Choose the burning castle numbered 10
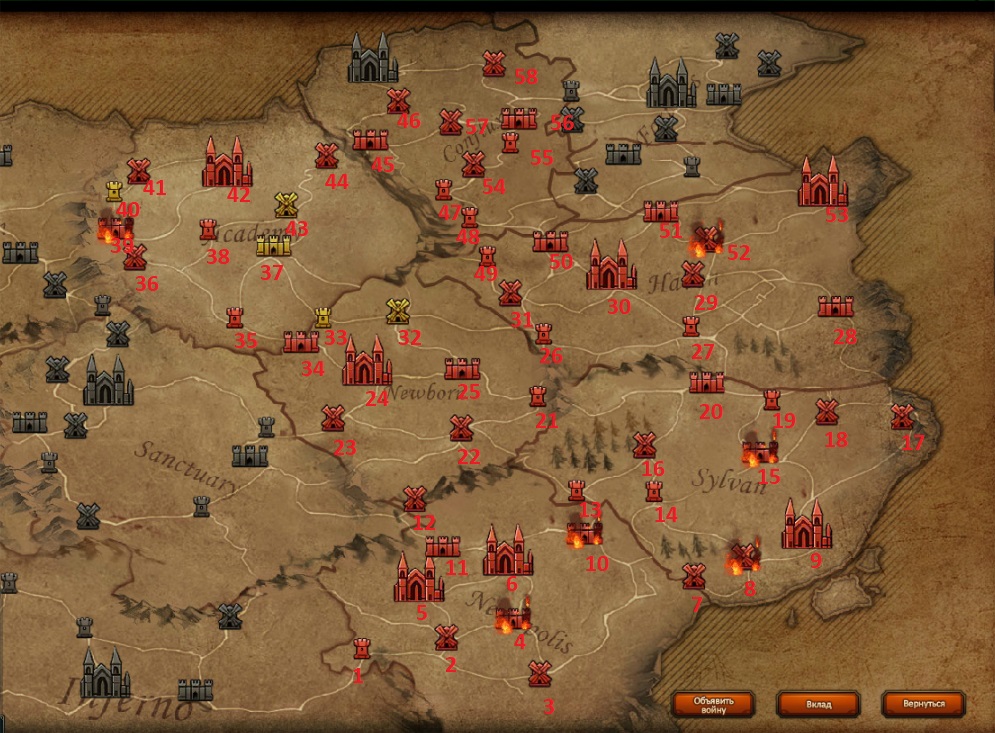The height and width of the screenshot is (733, 995). tap(583, 533)
